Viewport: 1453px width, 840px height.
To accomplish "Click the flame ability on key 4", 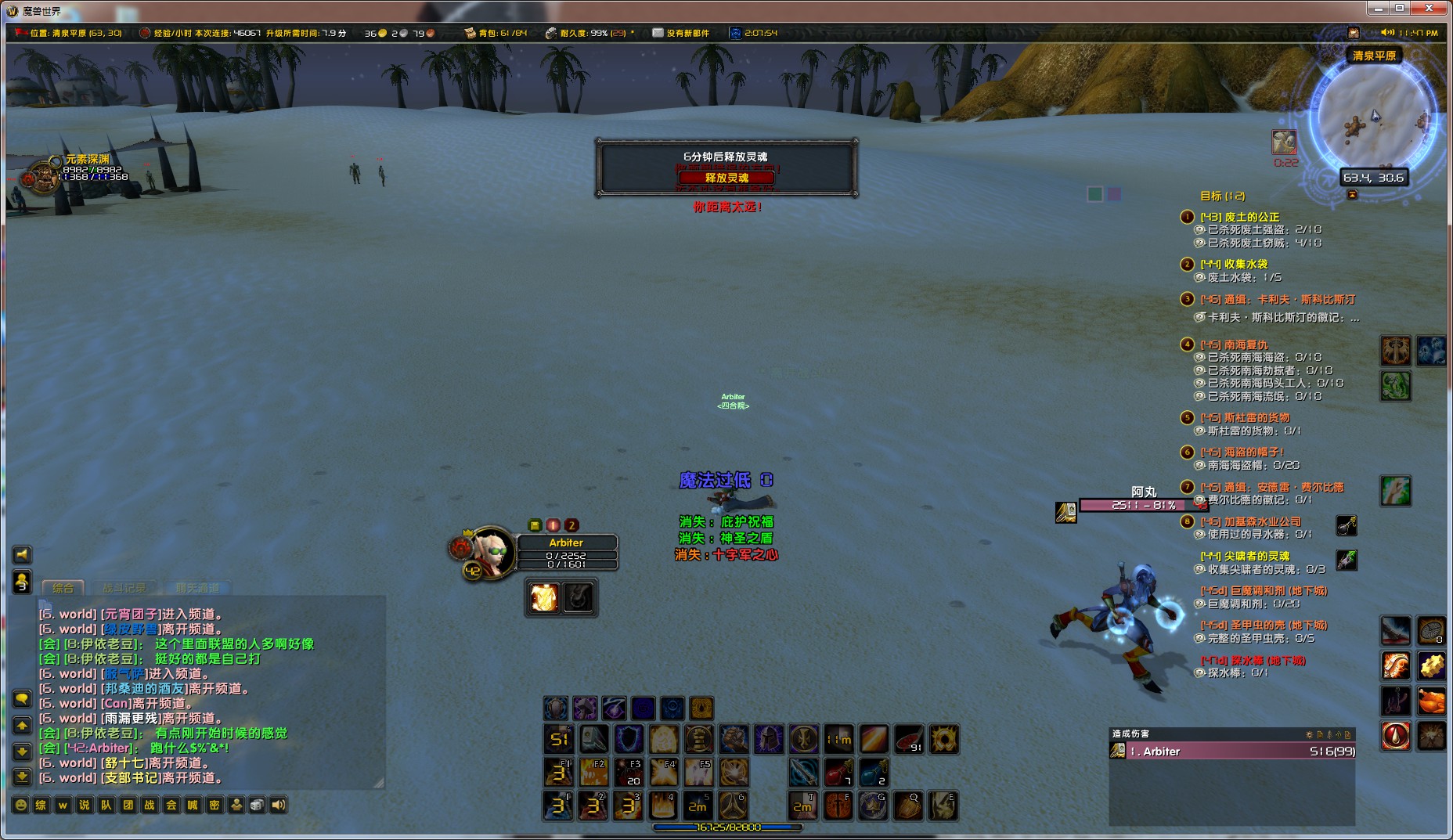I will point(663,805).
